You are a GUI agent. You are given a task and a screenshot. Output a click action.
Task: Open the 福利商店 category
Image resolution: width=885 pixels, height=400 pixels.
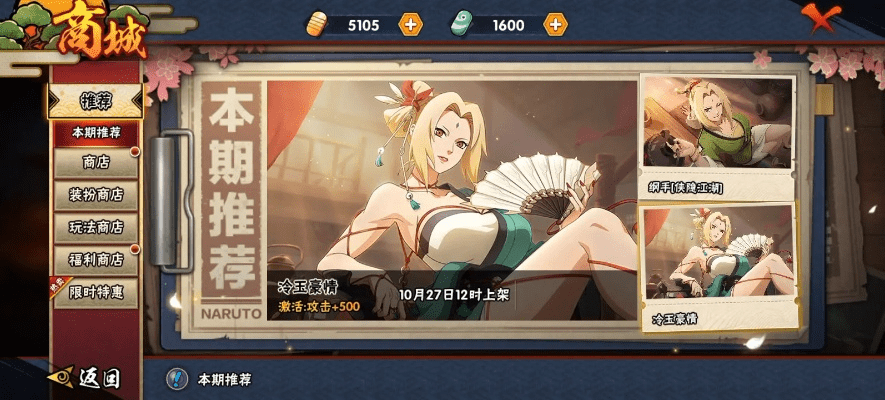tap(95, 259)
